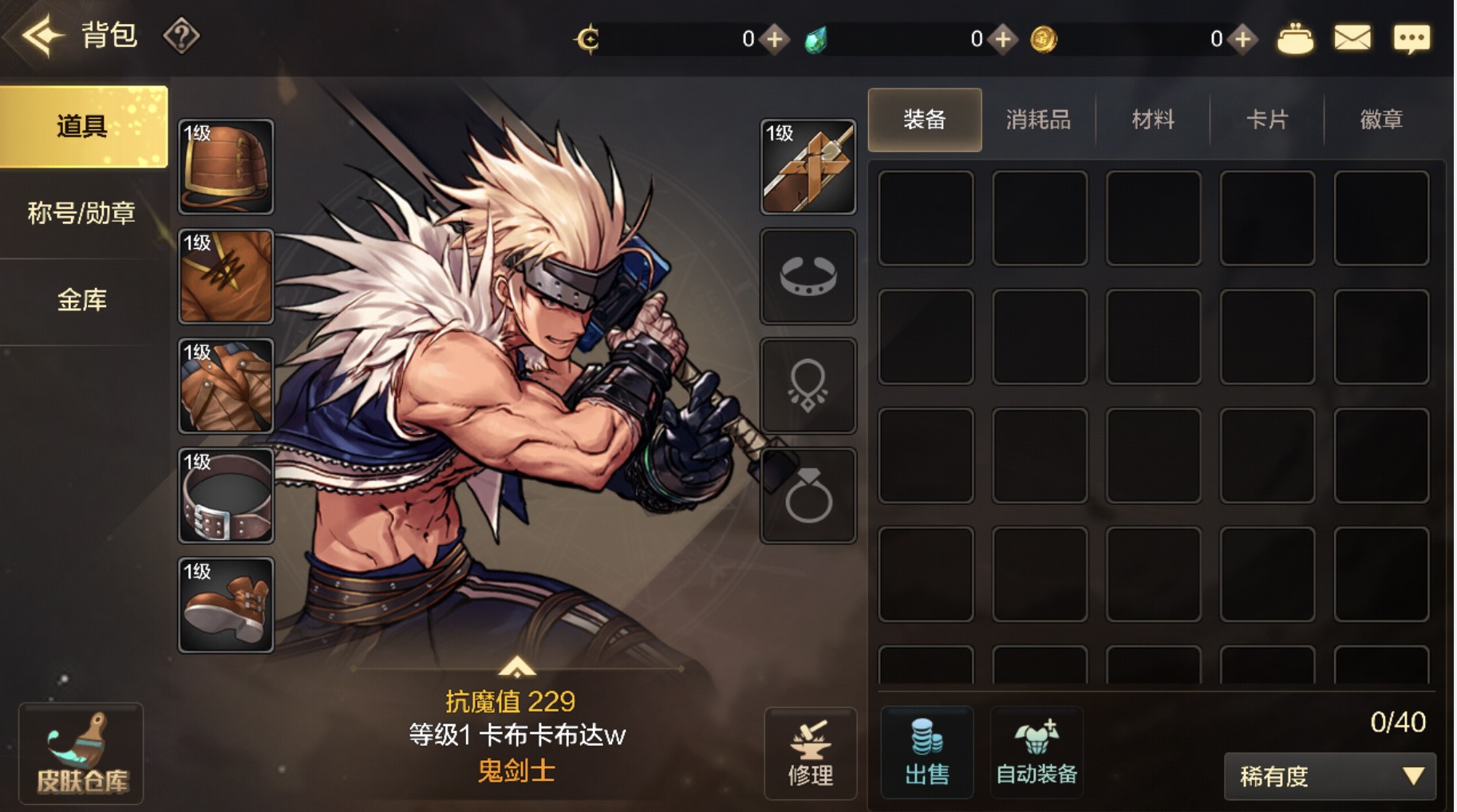
Task: Switch to the 材料 tab
Action: [1153, 120]
